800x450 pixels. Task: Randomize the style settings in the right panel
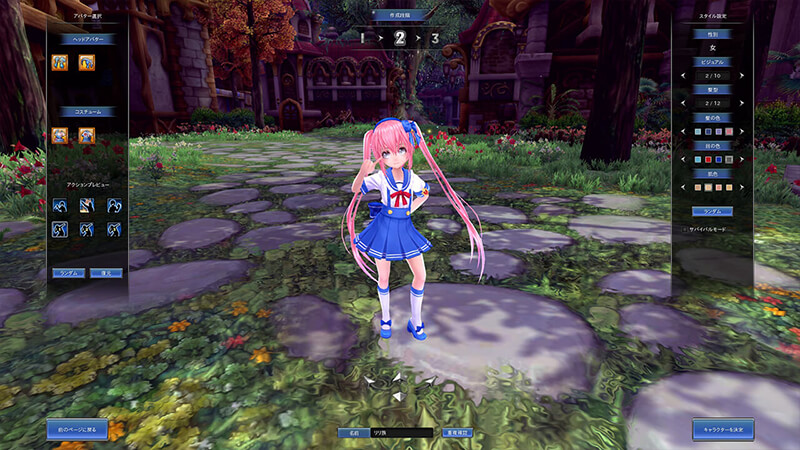pyautogui.click(x=713, y=211)
